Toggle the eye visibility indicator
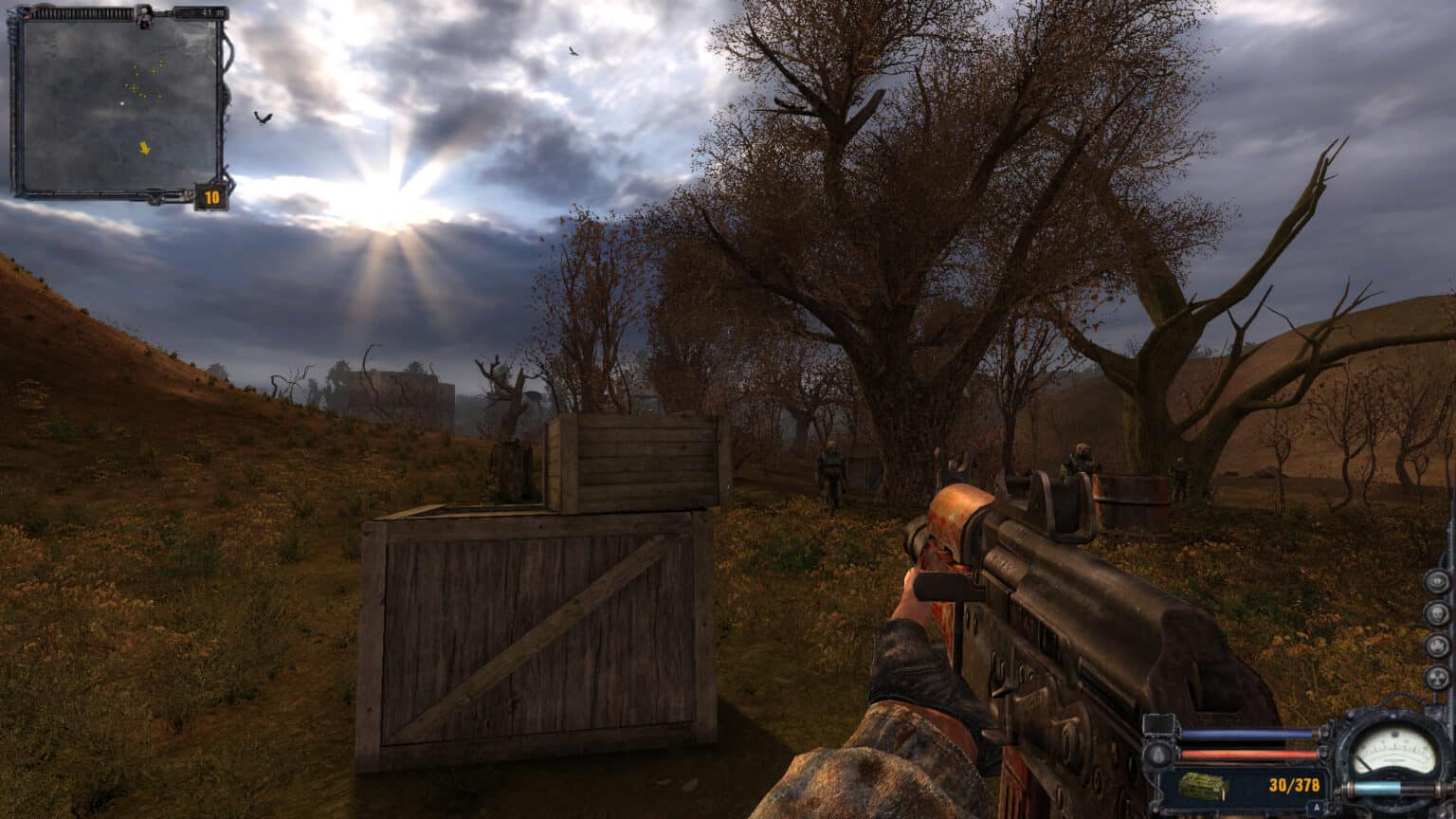The image size is (1456, 819). tap(1435, 583)
